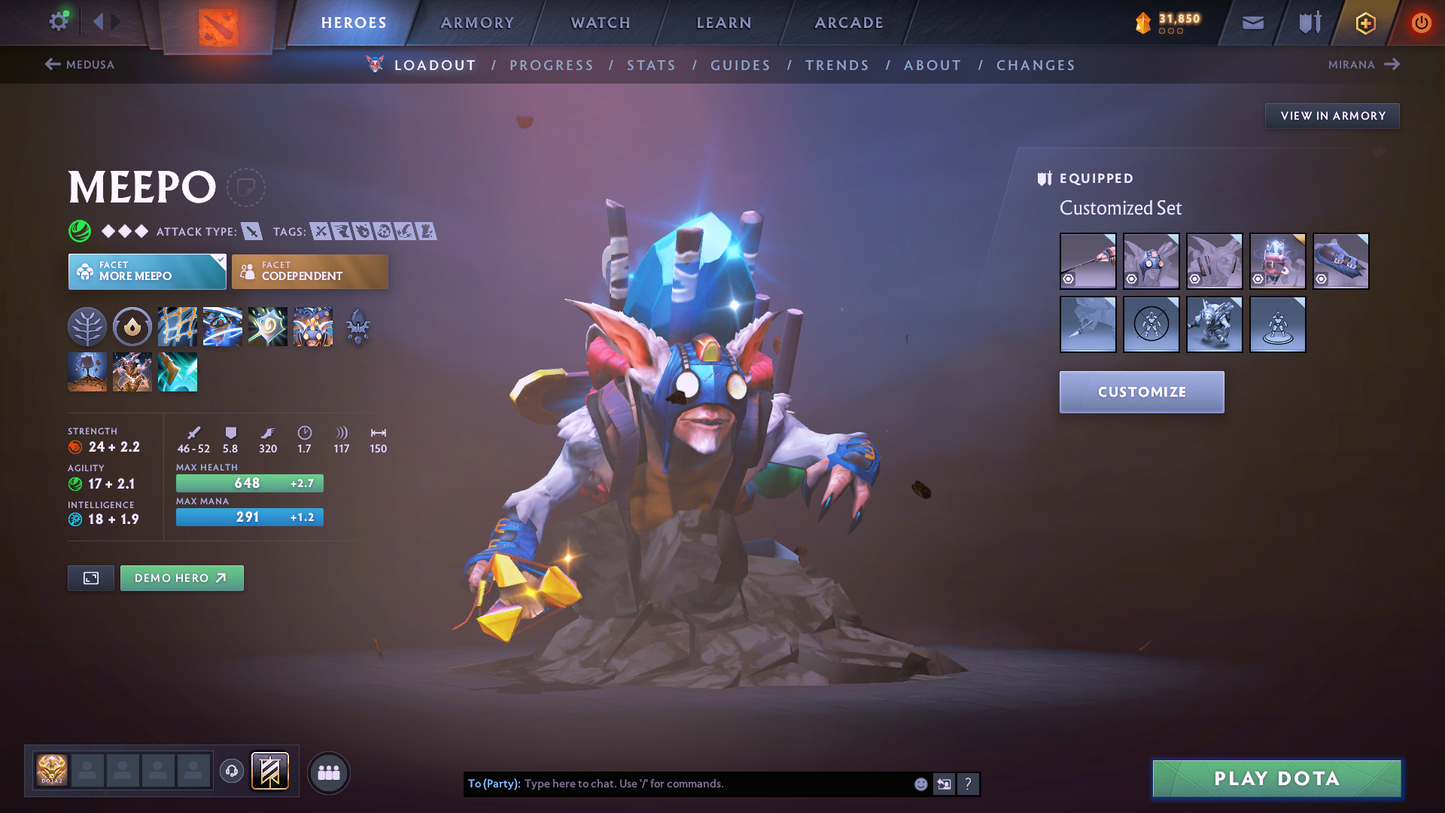This screenshot has height=813, width=1445.
Task: Open the mail envelope icon
Action: (x=1252, y=23)
